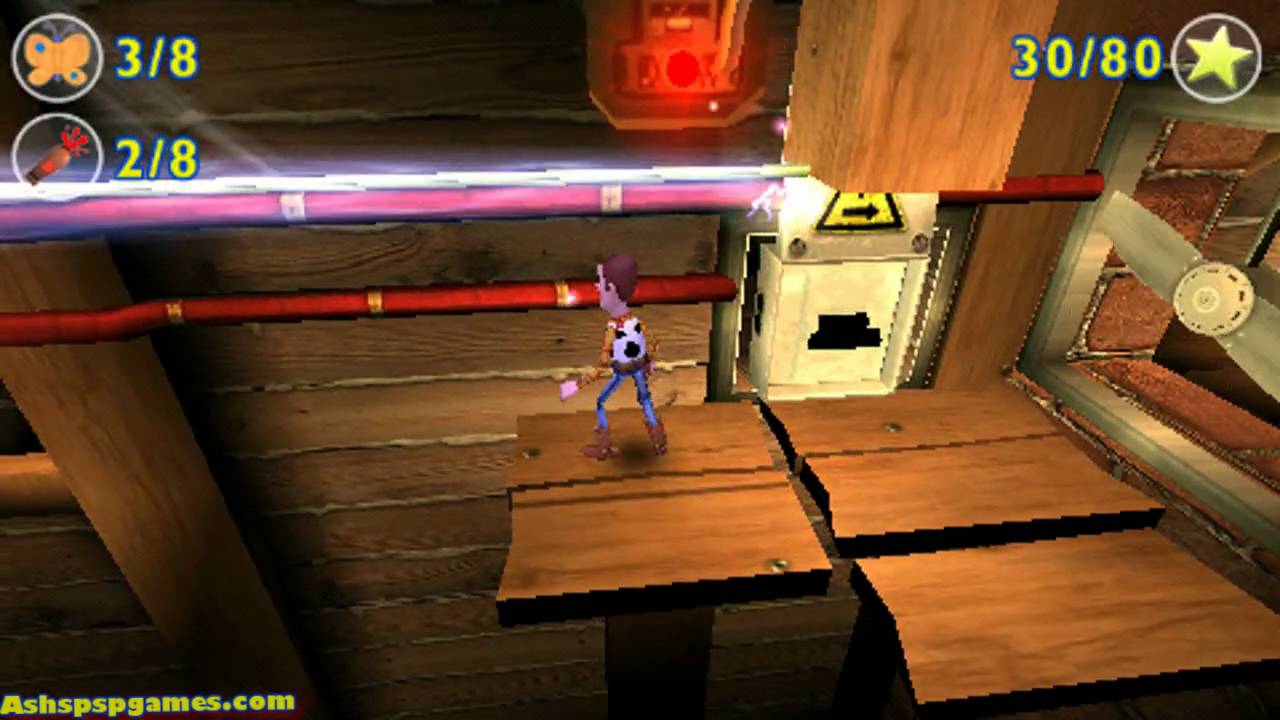This screenshot has height=720, width=1280.
Task: Click the 30/80 star counter text
Action: tap(1085, 58)
